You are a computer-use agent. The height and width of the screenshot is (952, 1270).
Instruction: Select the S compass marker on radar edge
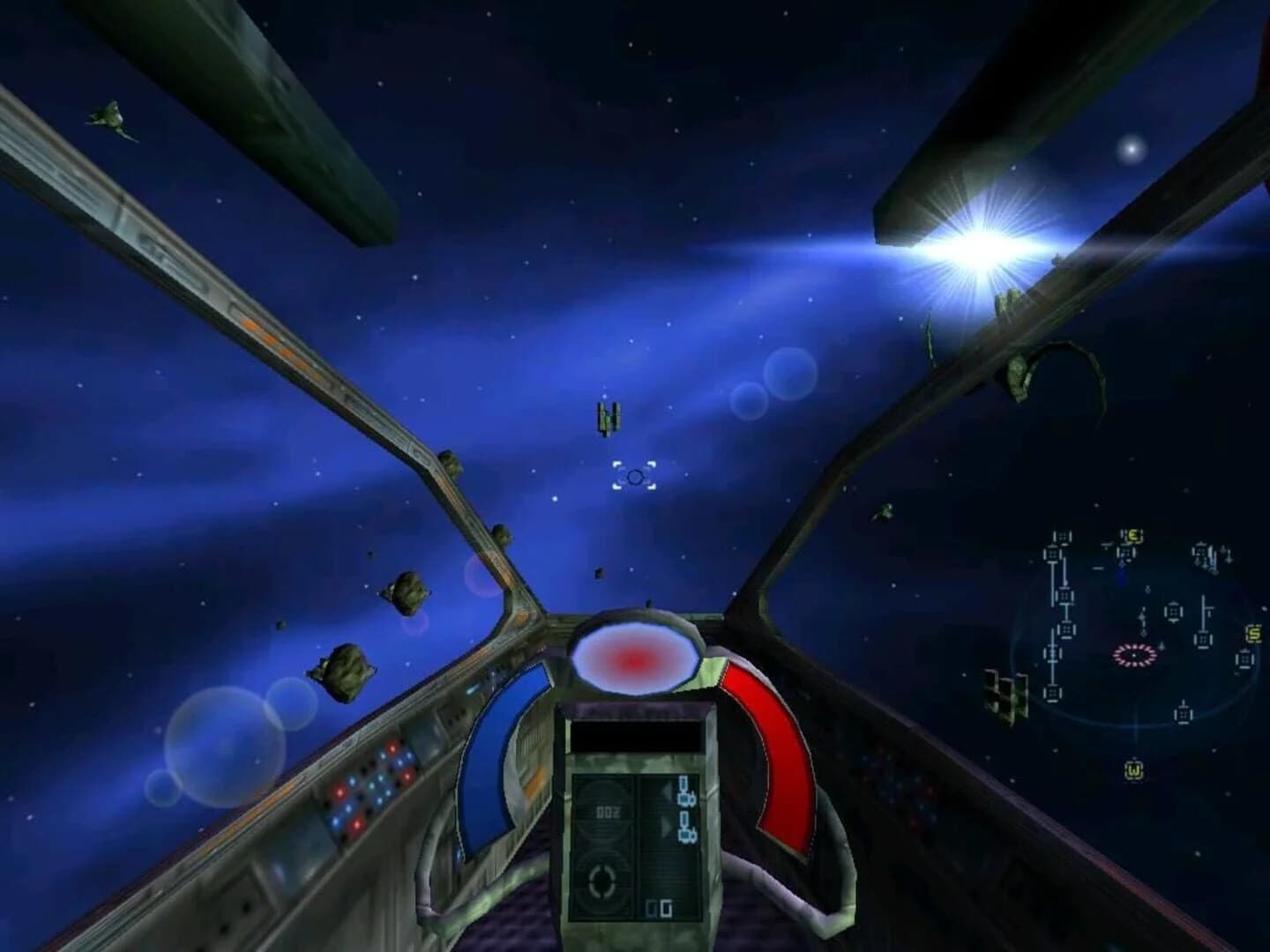pyautogui.click(x=1254, y=633)
